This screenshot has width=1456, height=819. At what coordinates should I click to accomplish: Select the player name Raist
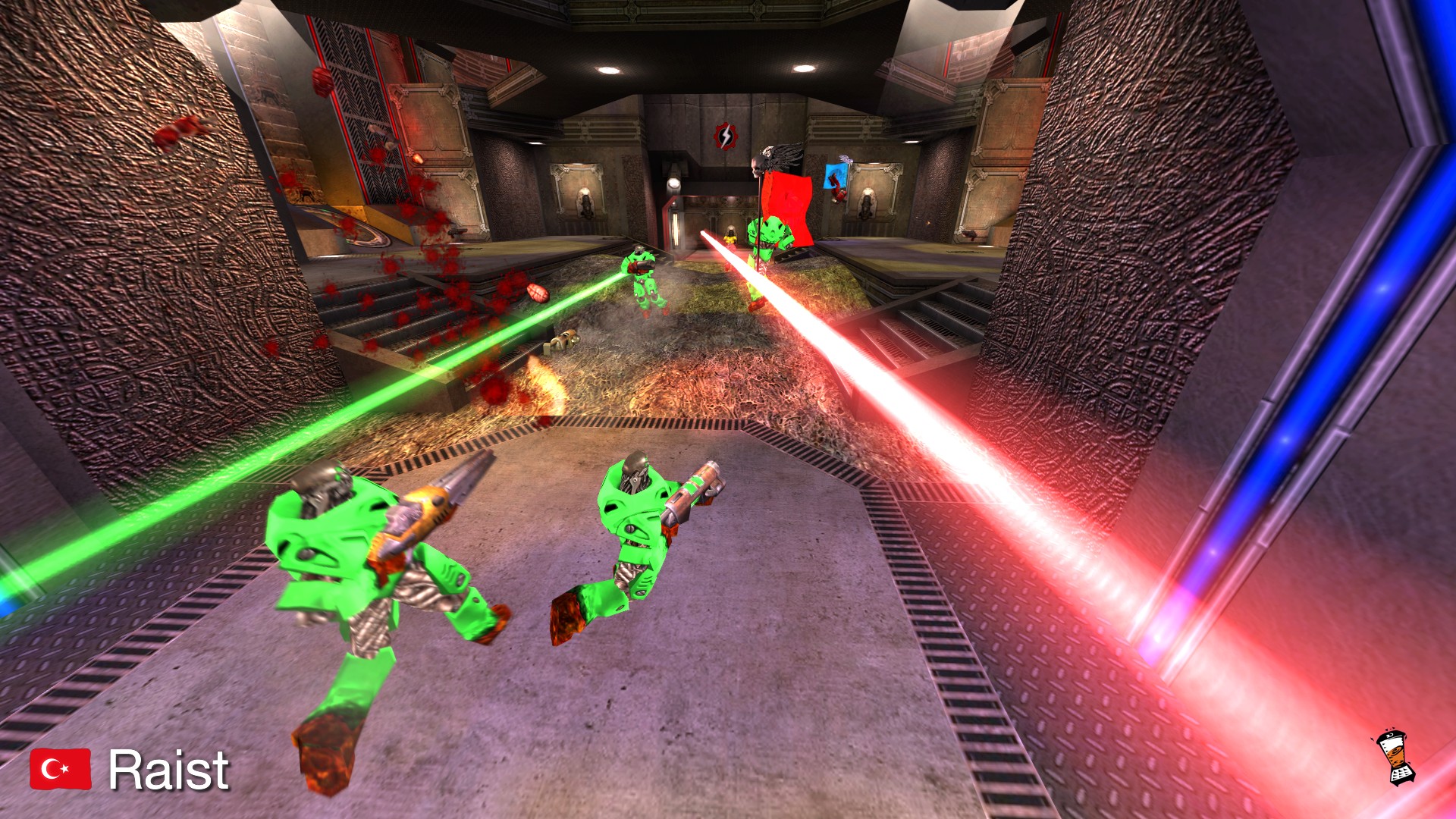[168, 770]
